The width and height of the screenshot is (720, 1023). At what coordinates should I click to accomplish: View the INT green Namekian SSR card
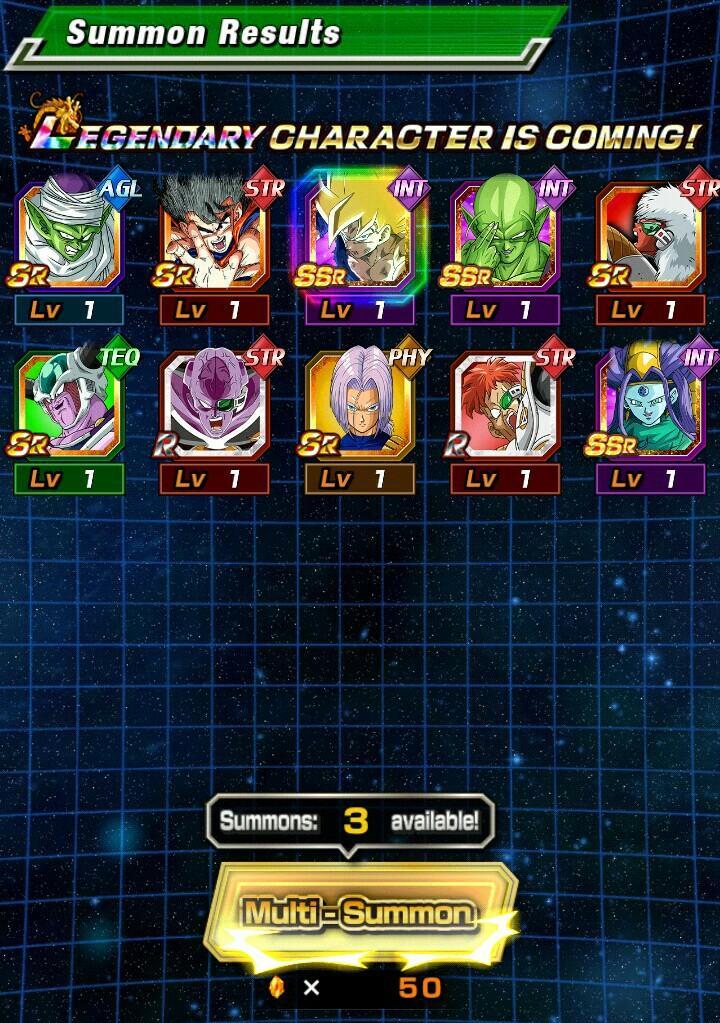click(505, 237)
